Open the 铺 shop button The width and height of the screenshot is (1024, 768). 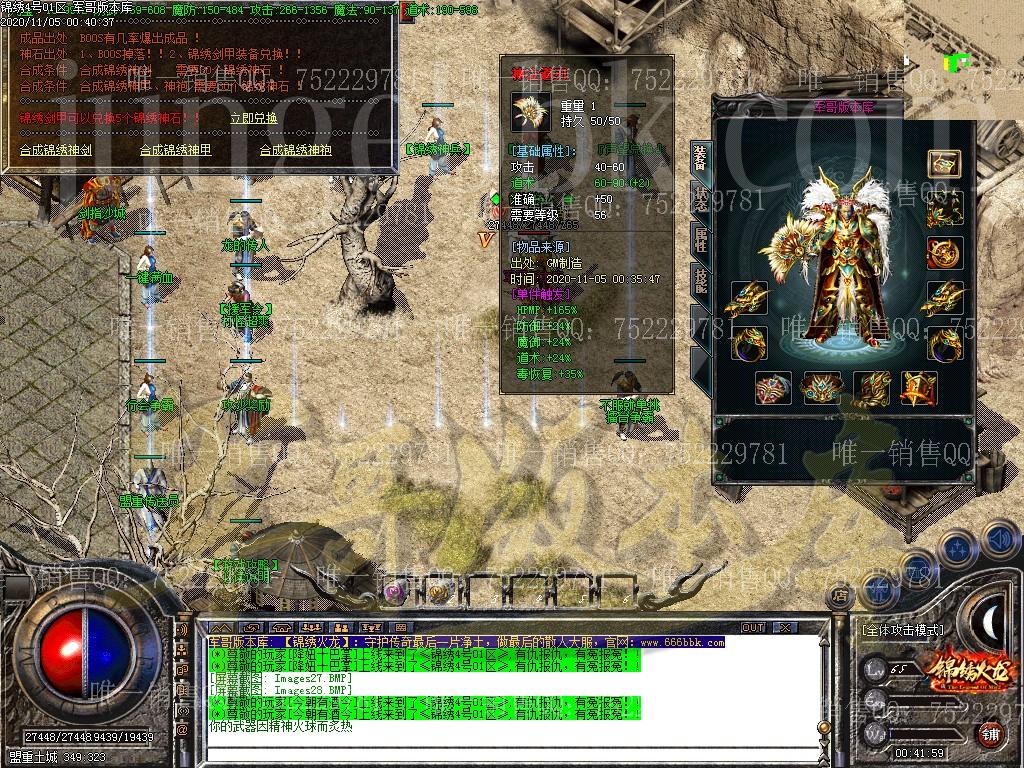coord(988,733)
